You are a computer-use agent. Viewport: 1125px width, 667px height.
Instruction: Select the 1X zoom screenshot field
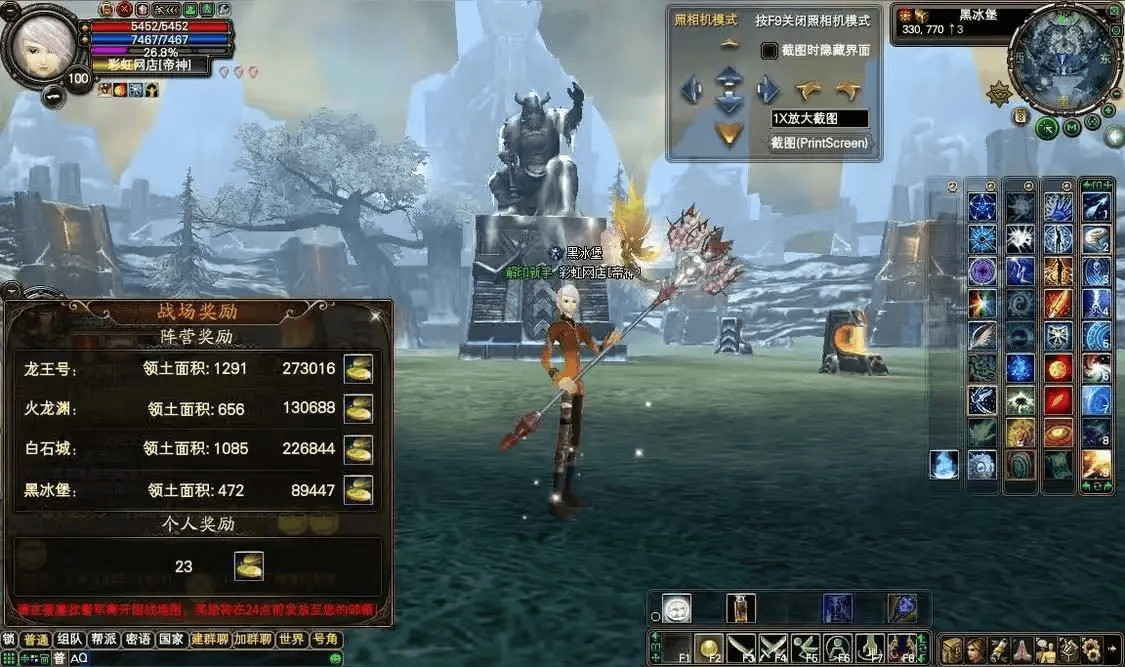[819, 118]
